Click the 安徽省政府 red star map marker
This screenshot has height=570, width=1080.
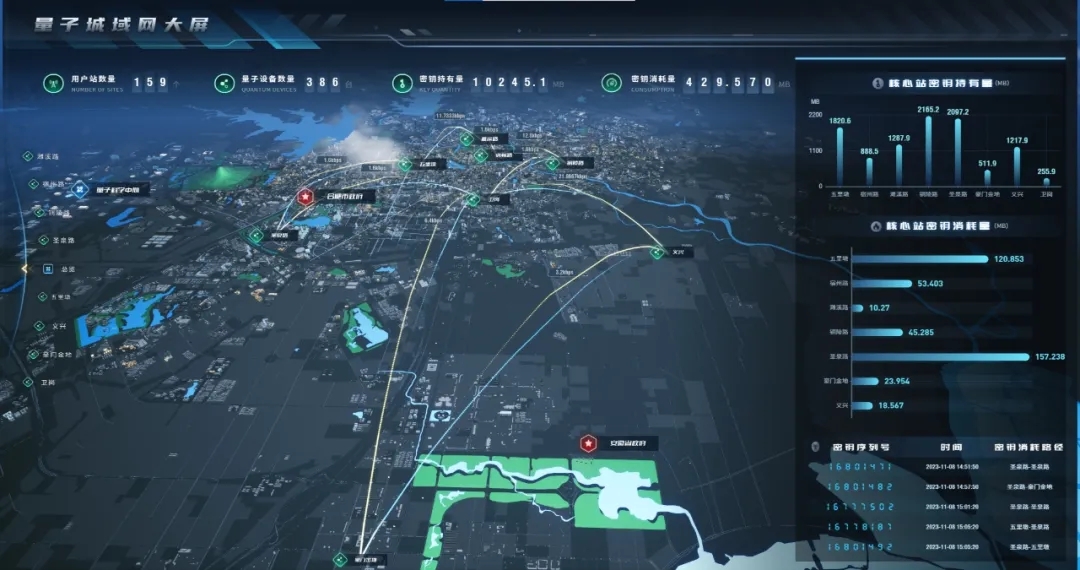[x=588, y=443]
